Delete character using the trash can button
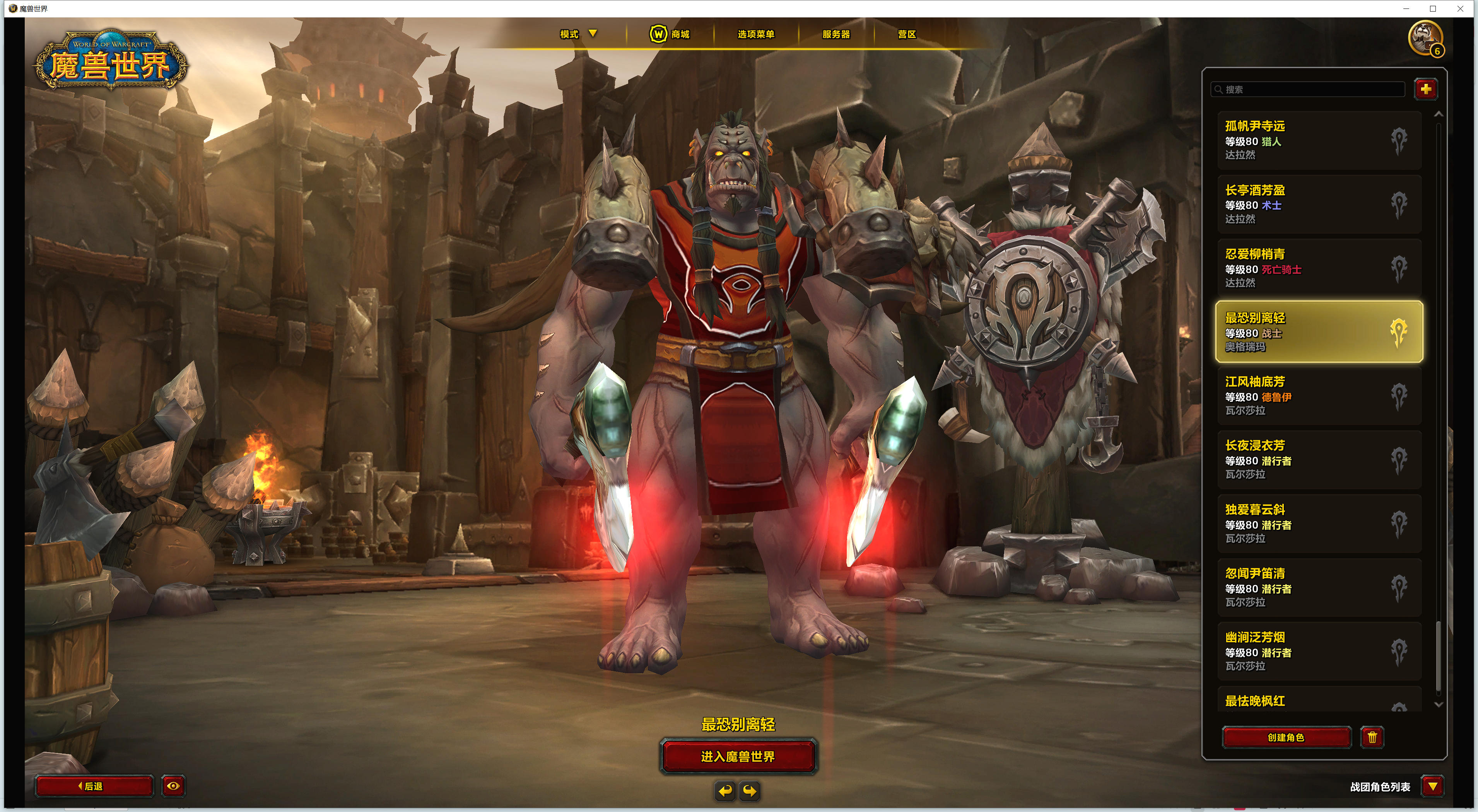Viewport: 1478px width, 812px height. coord(1372,737)
